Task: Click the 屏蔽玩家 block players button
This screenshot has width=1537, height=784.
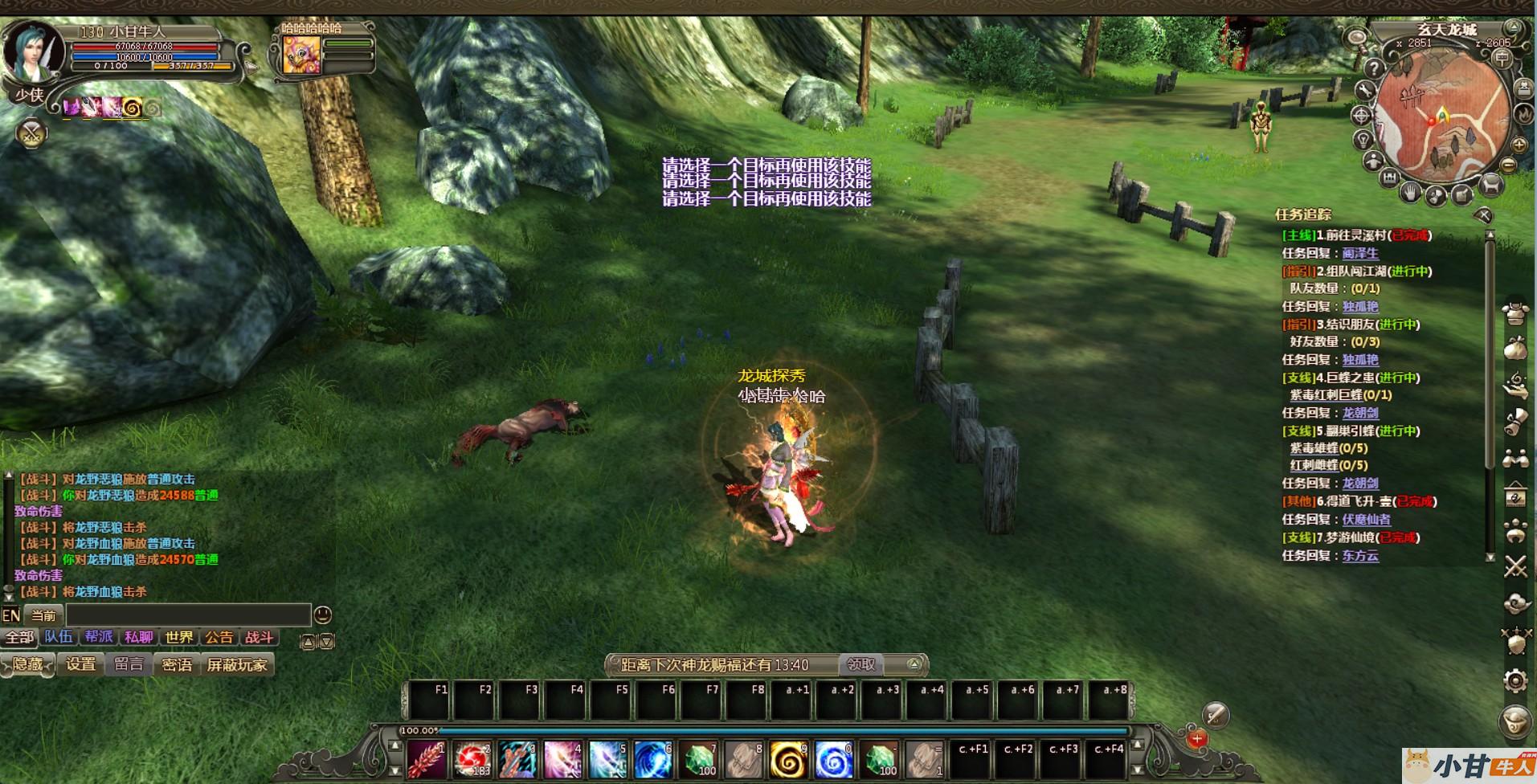Action: pyautogui.click(x=236, y=665)
